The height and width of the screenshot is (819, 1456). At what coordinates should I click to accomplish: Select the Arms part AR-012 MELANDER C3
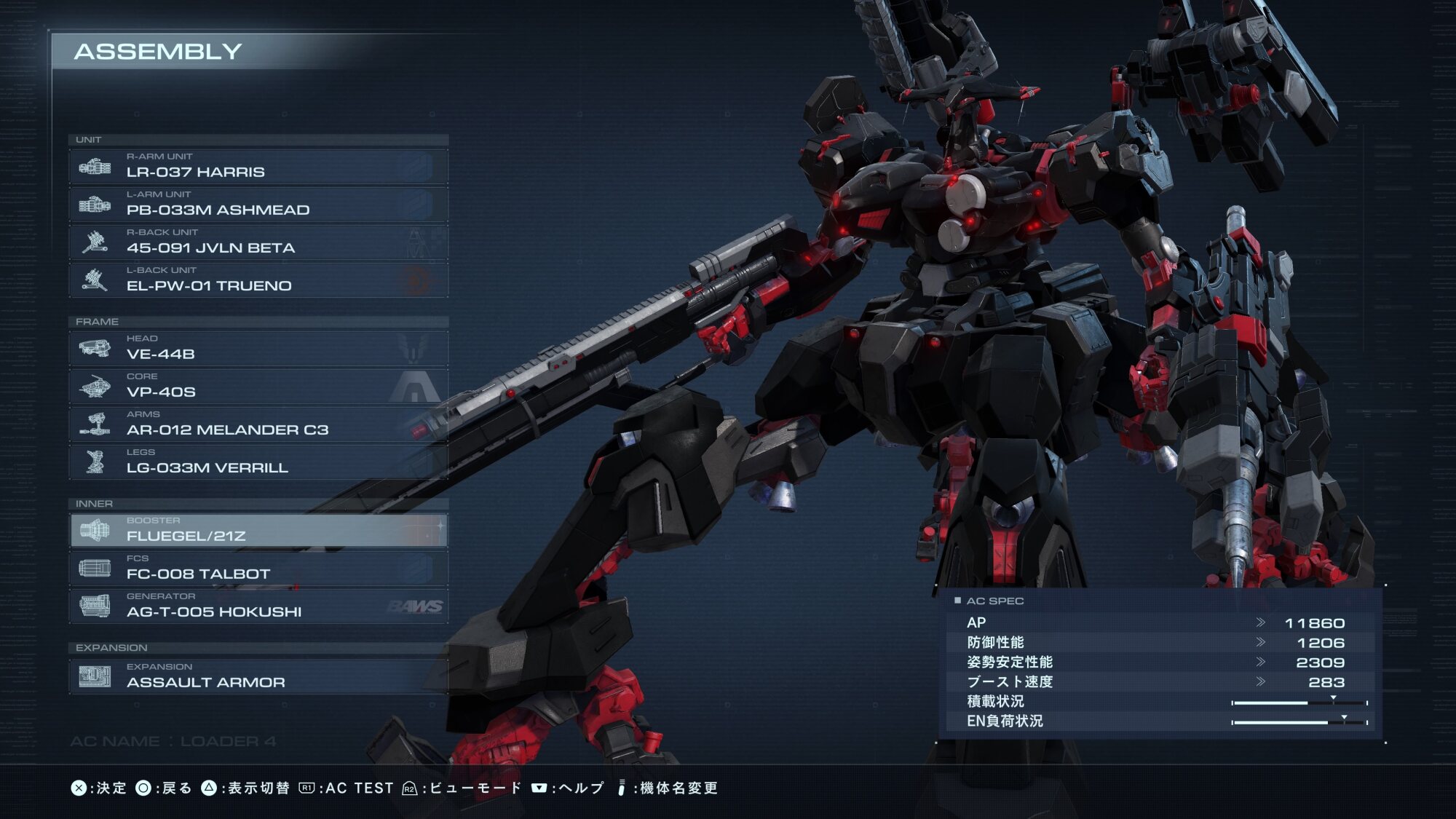coord(258,424)
